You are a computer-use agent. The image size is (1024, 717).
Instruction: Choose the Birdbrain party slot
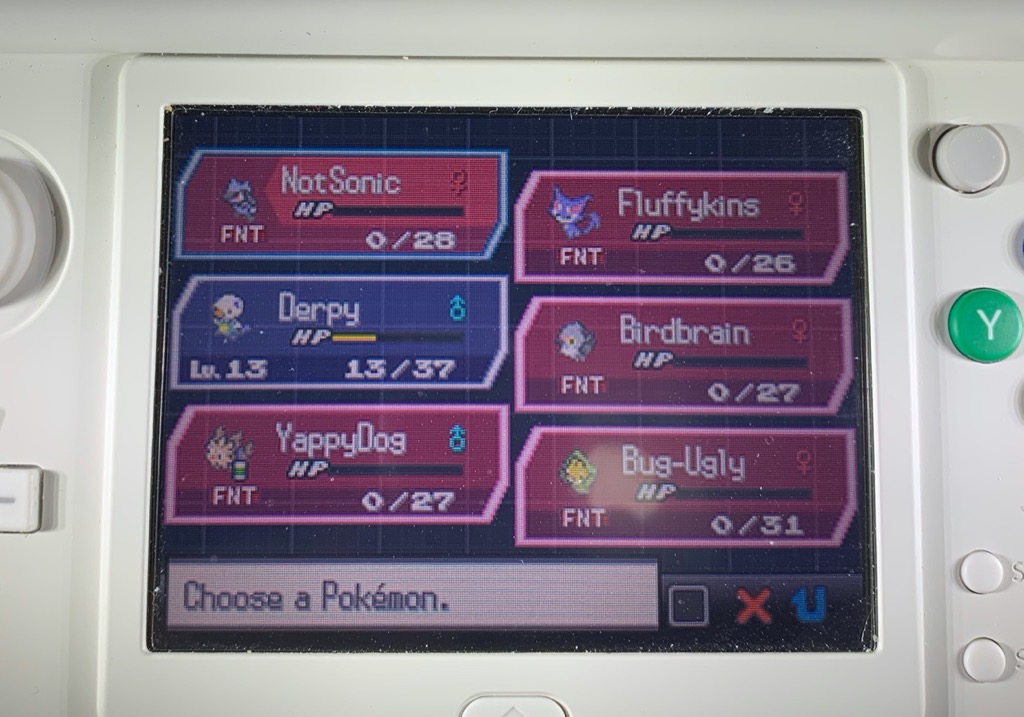(684, 354)
